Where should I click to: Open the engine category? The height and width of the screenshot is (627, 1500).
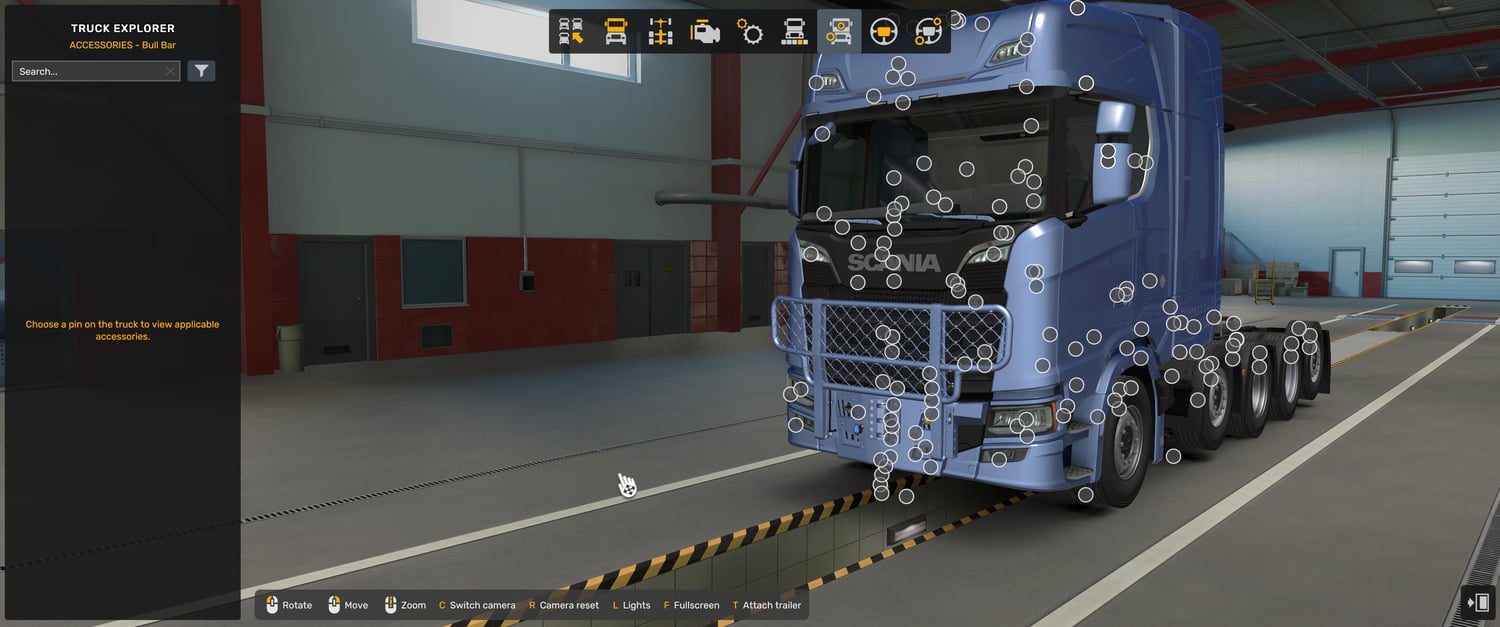[x=705, y=32]
